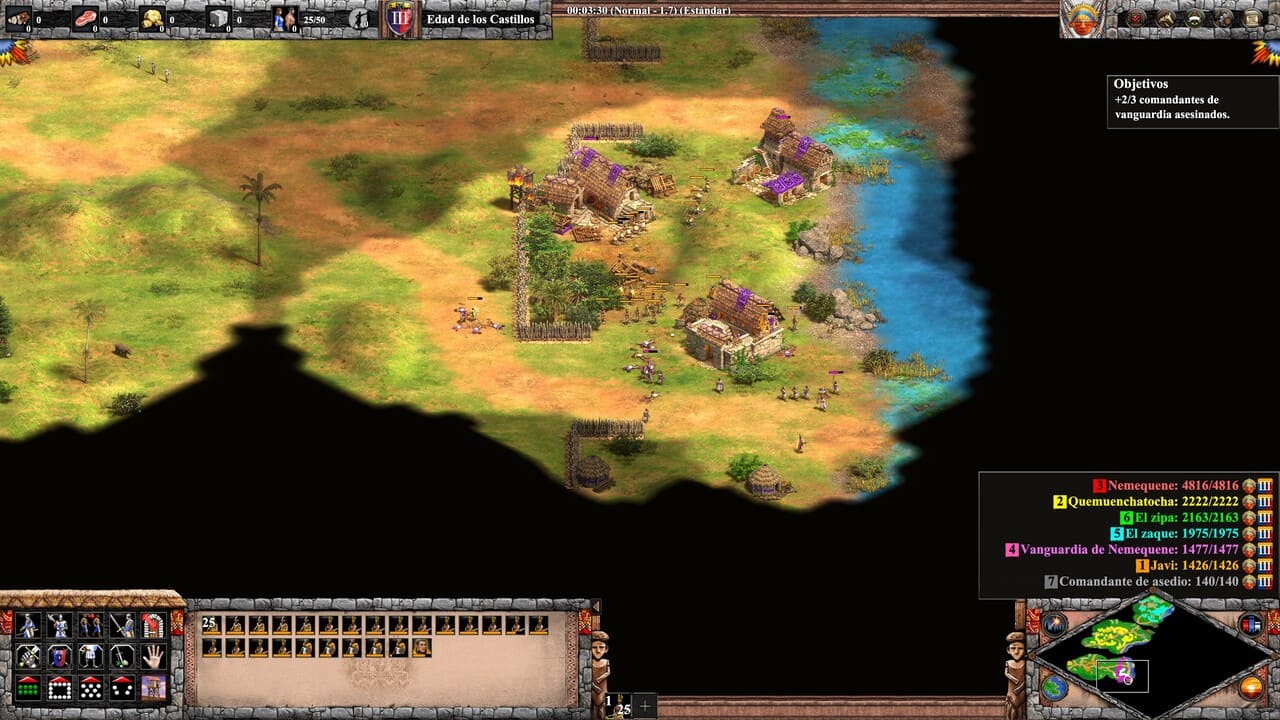Select the Box formation
Viewport: 1280px width, 720px height.
[58, 690]
